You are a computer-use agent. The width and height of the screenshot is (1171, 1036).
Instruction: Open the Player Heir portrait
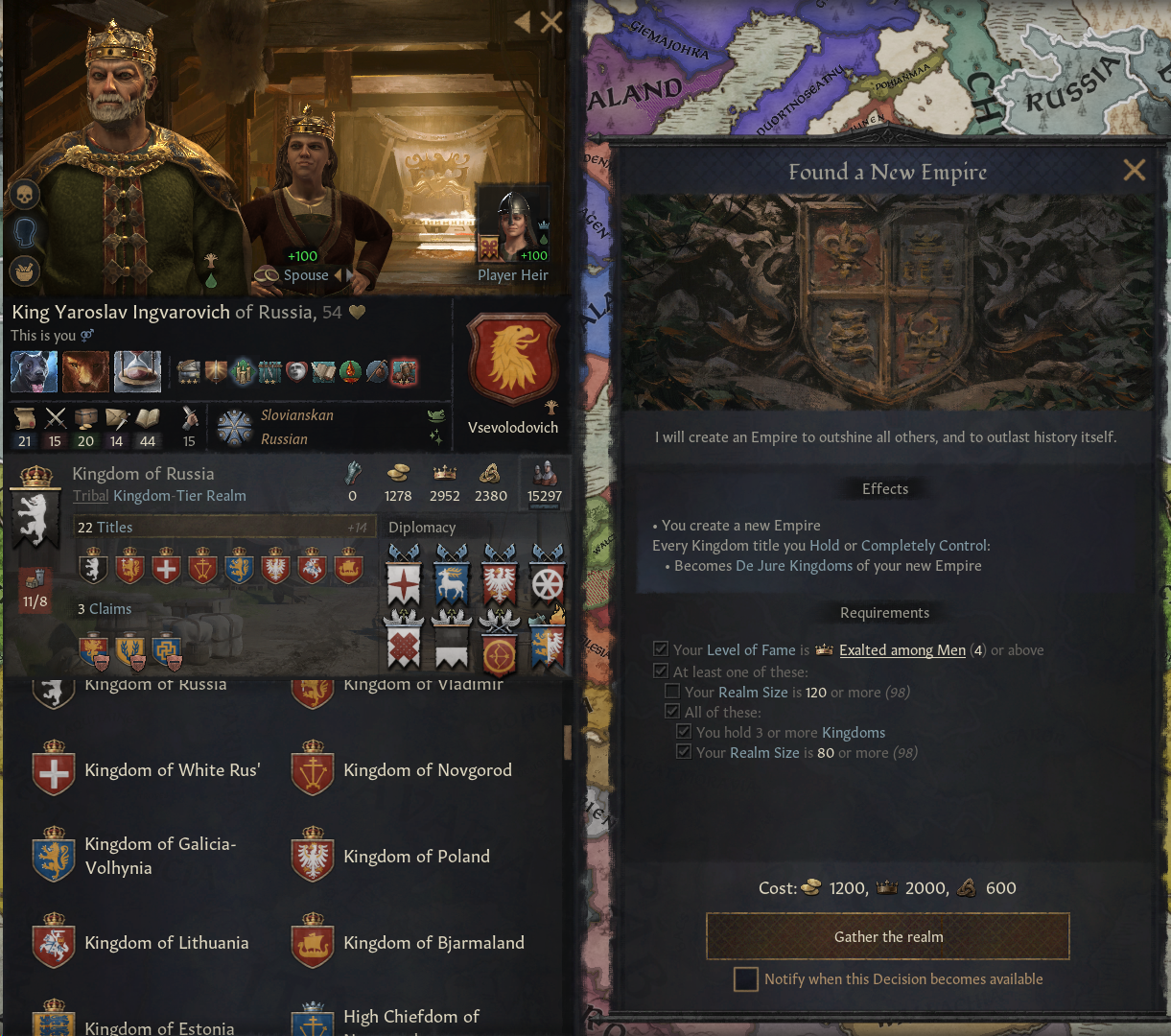coord(512,226)
